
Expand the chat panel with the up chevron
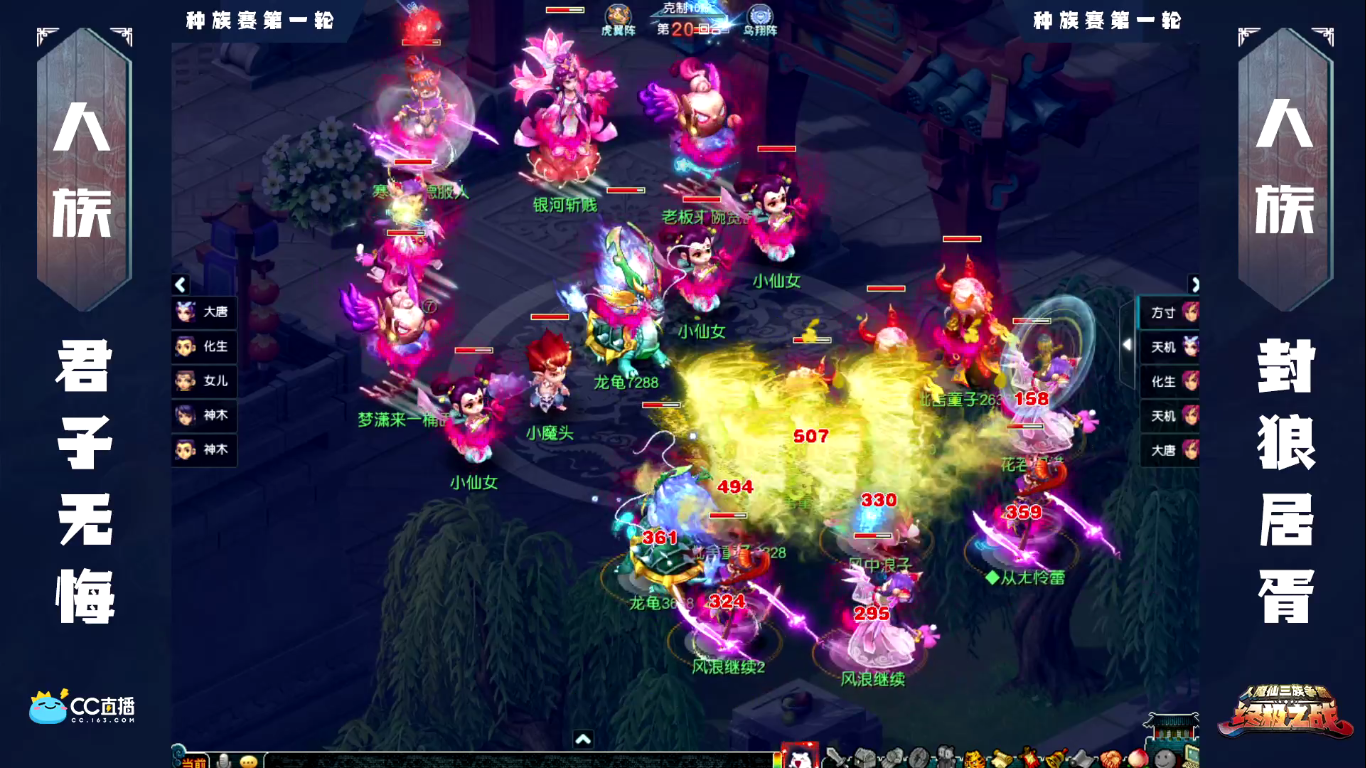[x=584, y=739]
